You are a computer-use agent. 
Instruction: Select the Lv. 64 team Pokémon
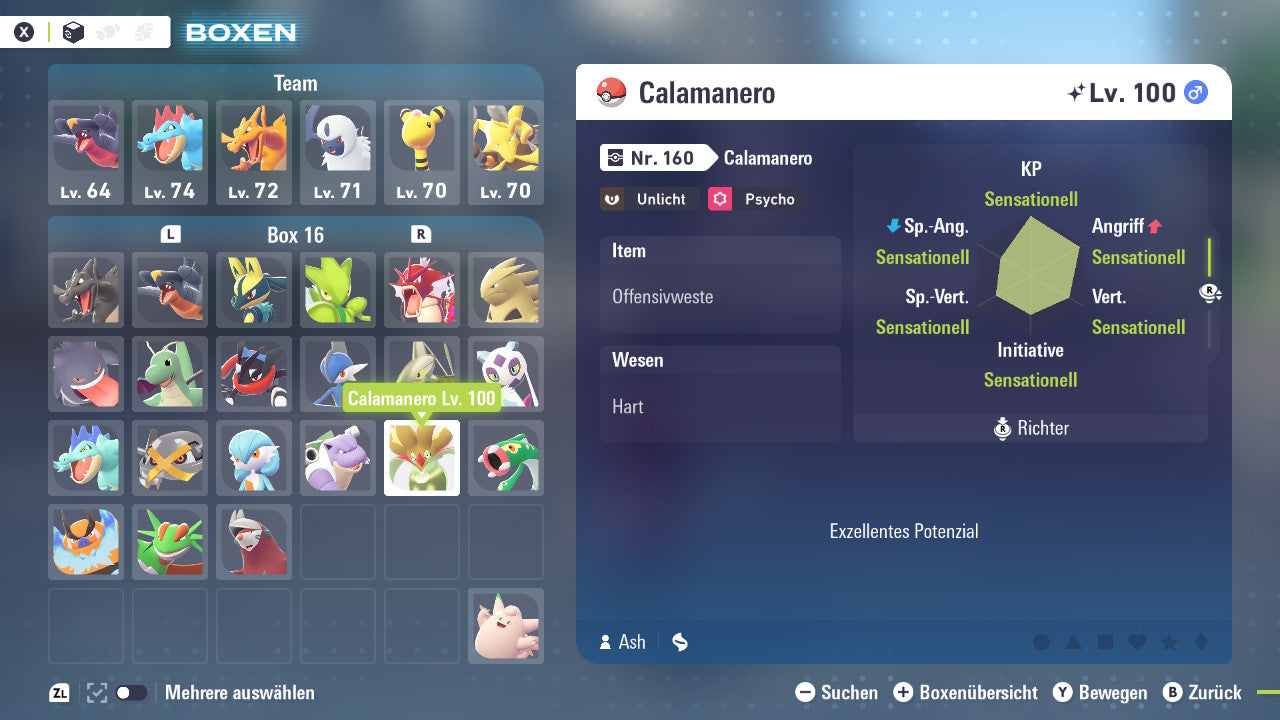86,152
